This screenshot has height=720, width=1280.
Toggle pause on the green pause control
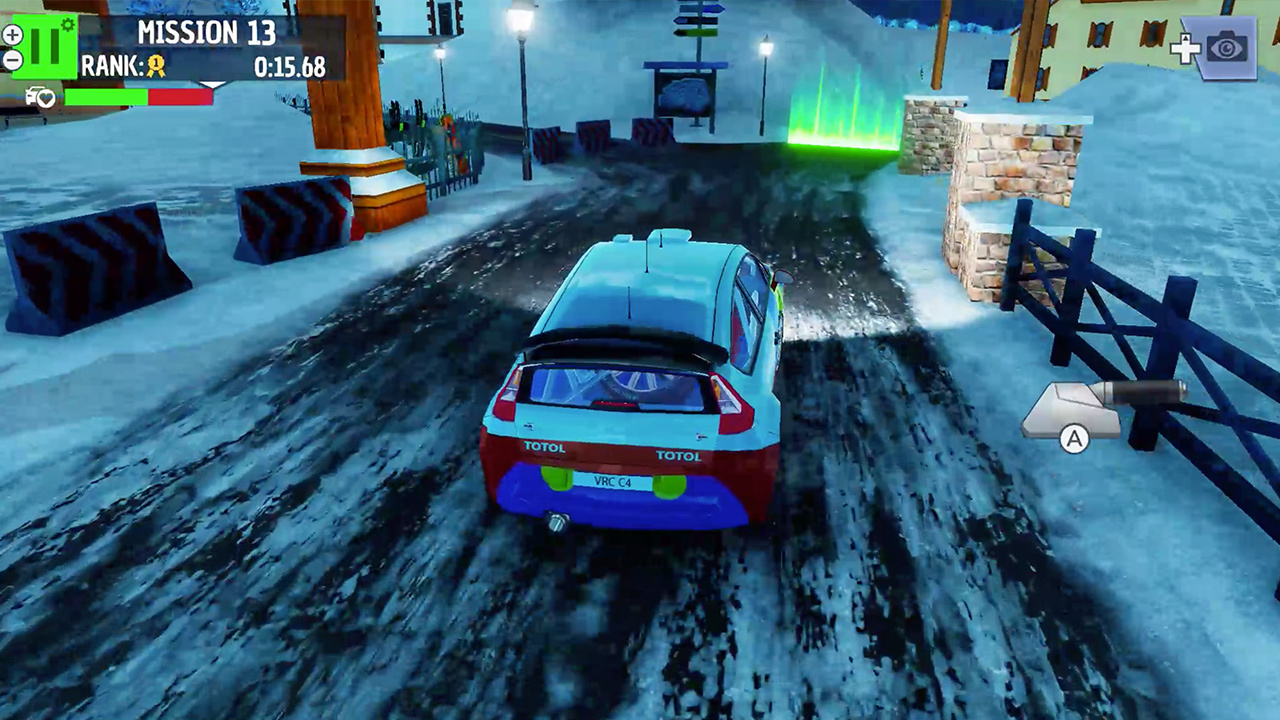[44, 46]
